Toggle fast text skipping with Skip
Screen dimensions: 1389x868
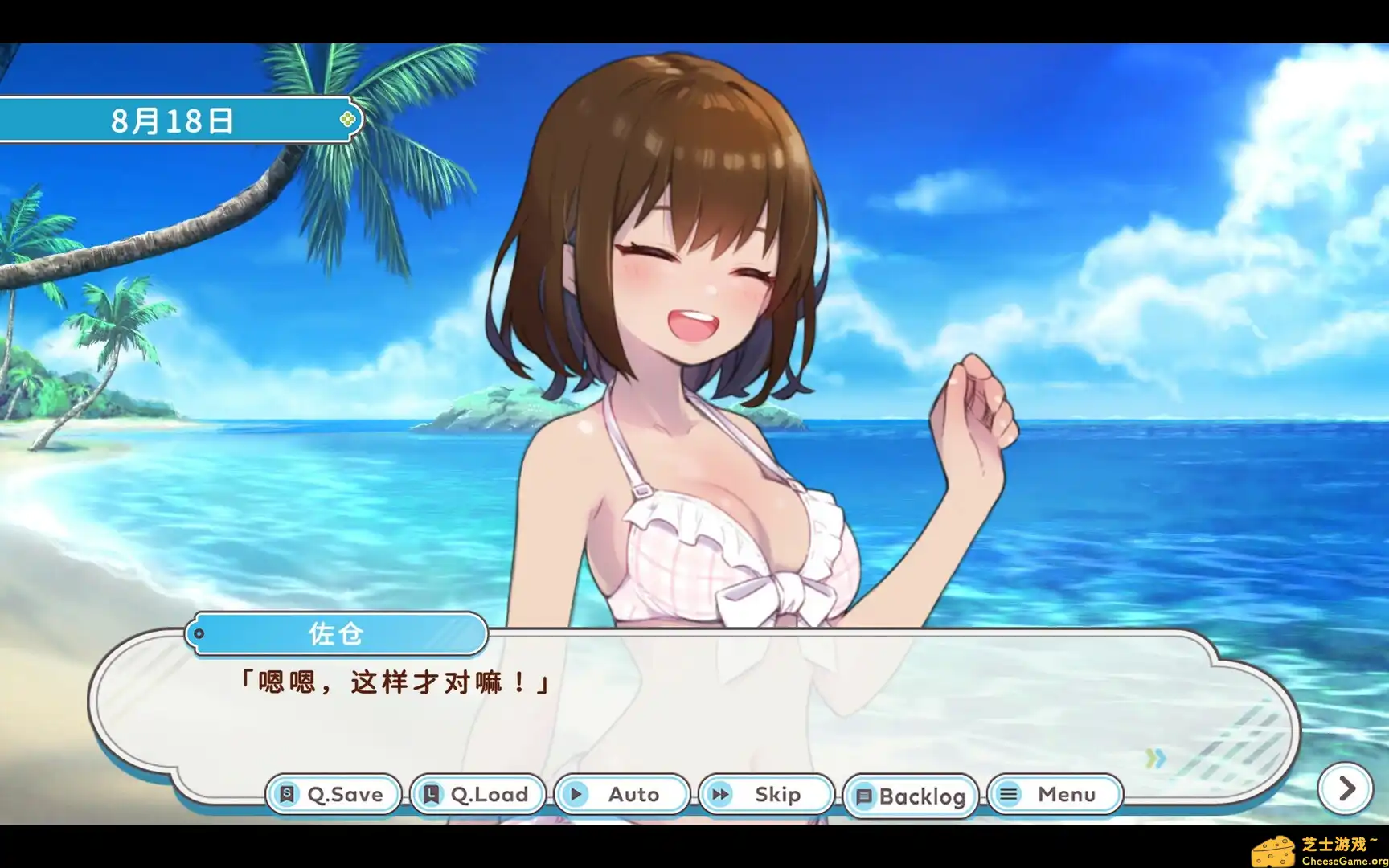pos(765,794)
